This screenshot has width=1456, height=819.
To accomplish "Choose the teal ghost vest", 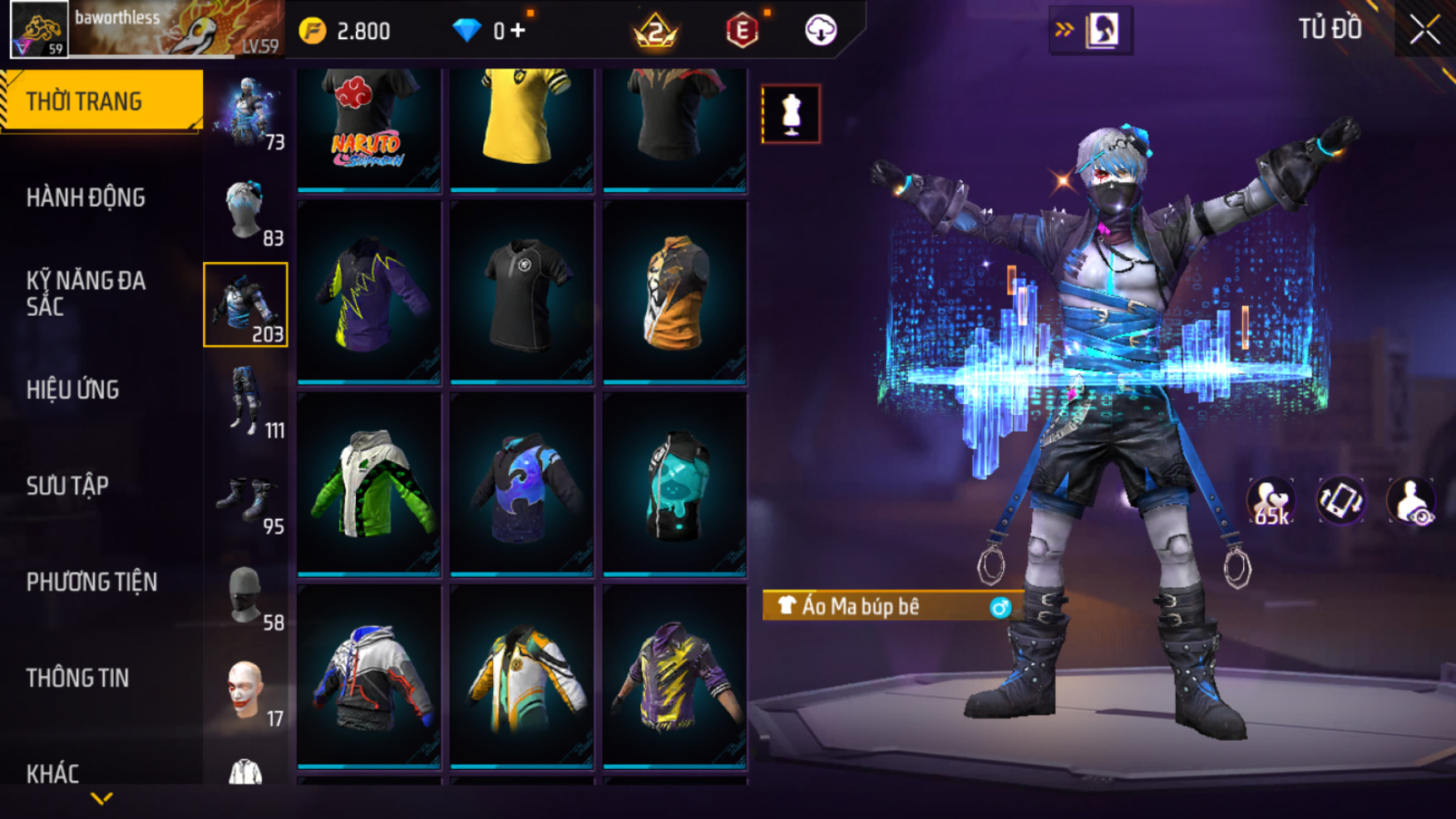I will tap(674, 484).
